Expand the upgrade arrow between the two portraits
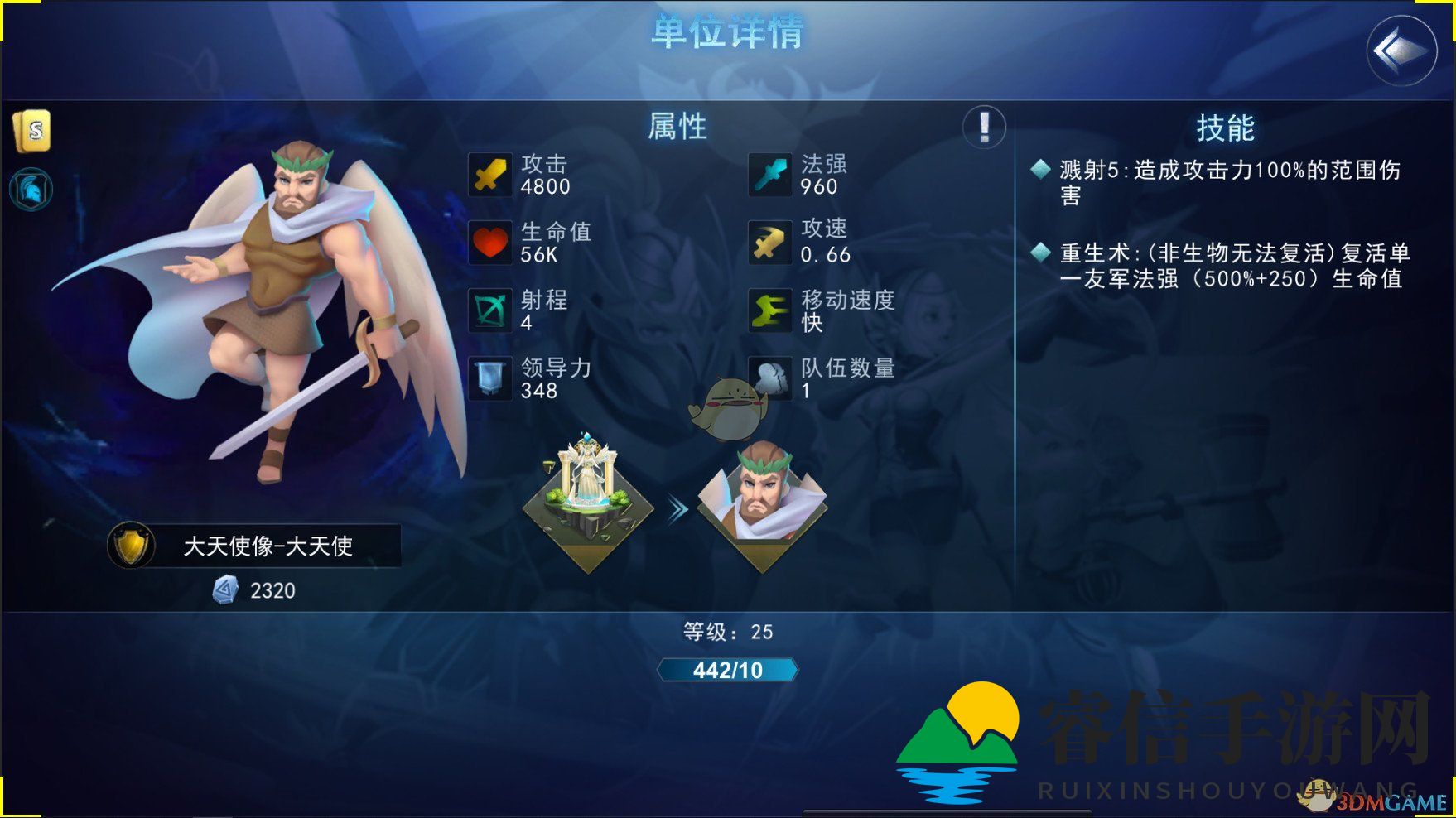The height and width of the screenshot is (818, 1456). pos(677,509)
